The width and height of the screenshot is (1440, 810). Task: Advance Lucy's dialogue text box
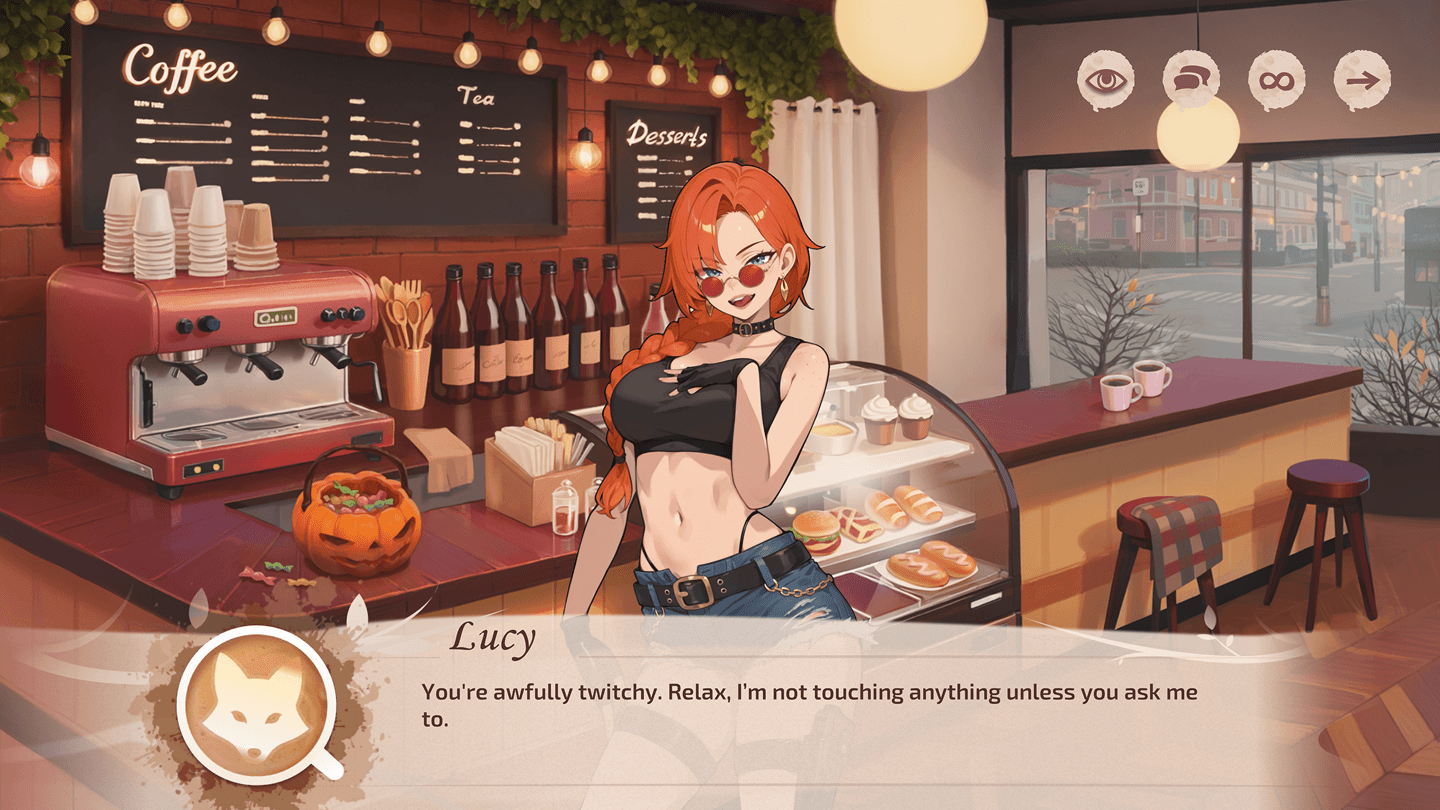[x=810, y=705]
